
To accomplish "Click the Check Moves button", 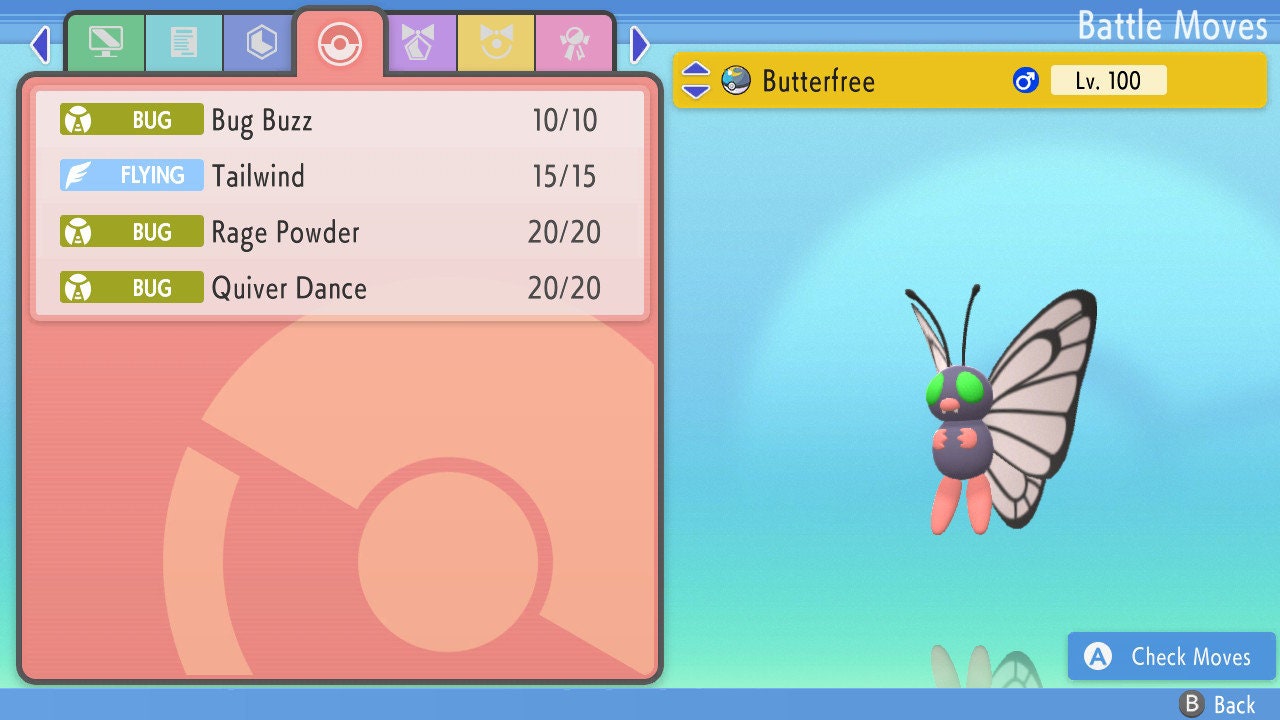I will (1171, 657).
